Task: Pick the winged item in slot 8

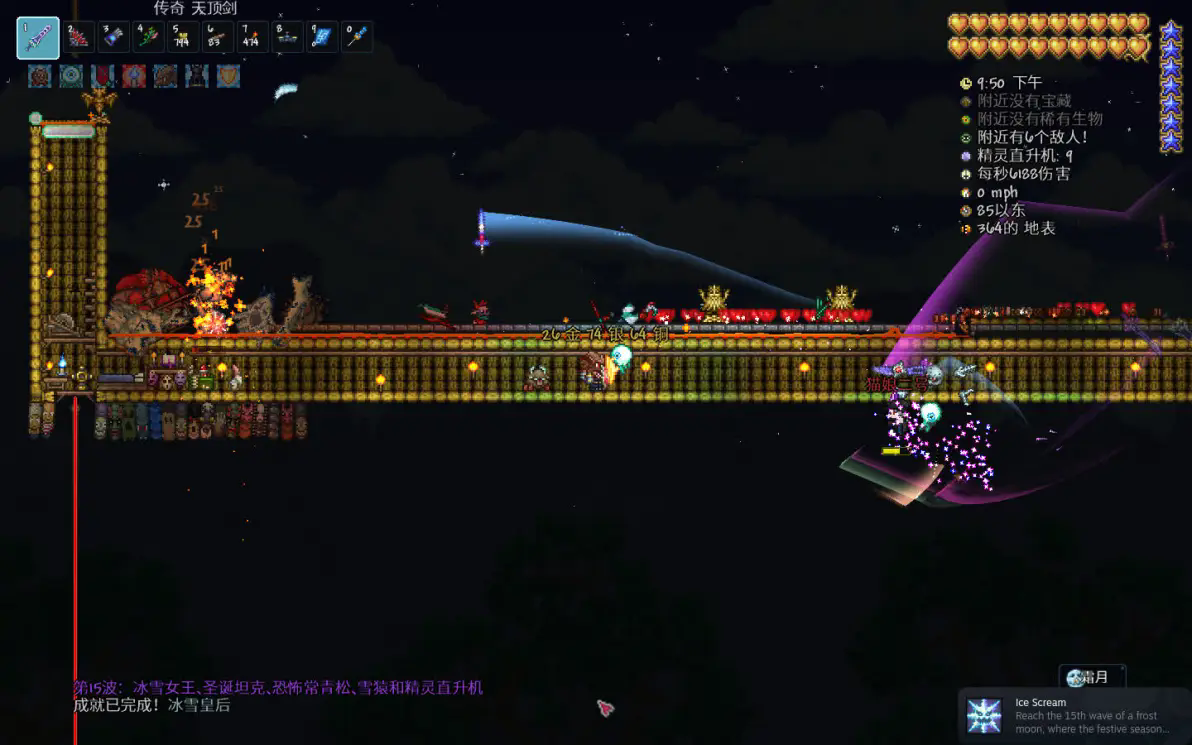Action: coord(288,37)
